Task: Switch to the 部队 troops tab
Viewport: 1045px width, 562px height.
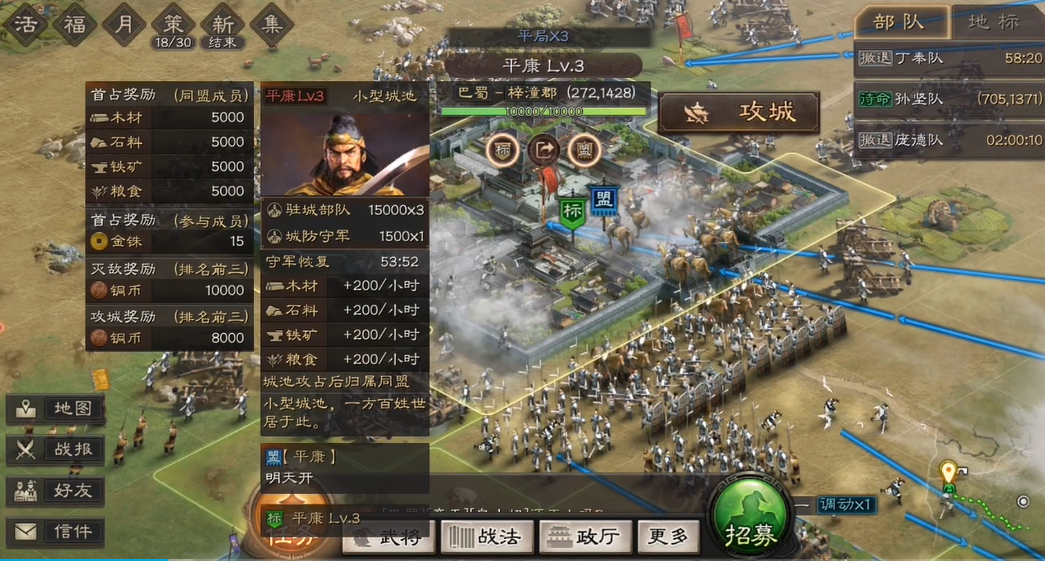Action: tap(899, 22)
